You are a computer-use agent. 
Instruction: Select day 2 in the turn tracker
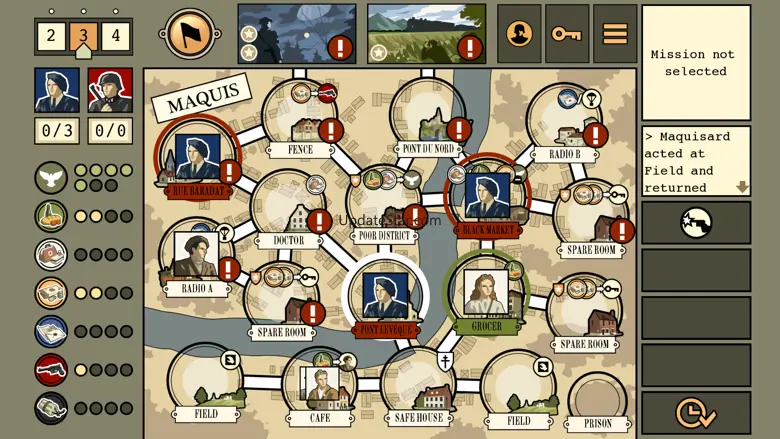[x=51, y=37]
